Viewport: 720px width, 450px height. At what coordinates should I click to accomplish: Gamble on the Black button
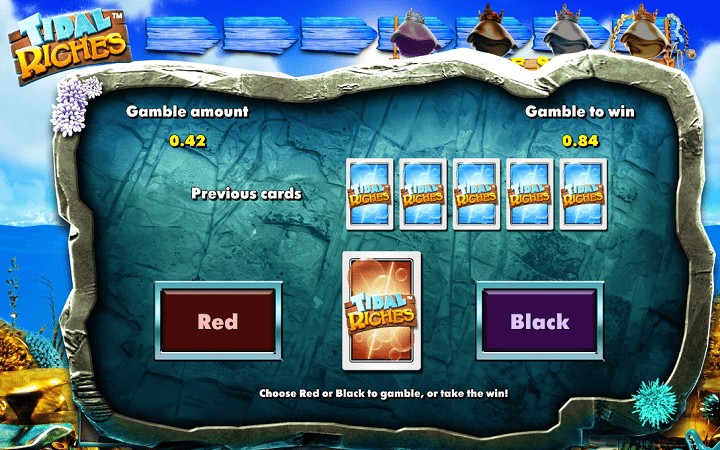tap(539, 321)
